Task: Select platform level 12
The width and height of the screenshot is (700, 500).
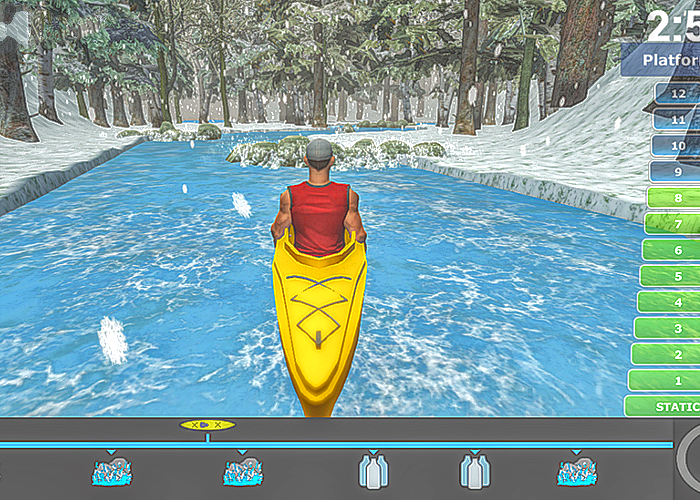Action: point(678,93)
